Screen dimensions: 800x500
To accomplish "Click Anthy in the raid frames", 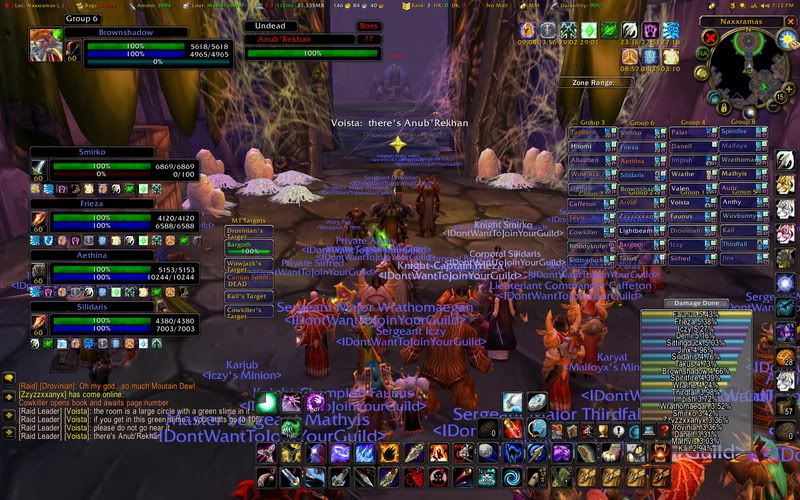I will [731, 201].
